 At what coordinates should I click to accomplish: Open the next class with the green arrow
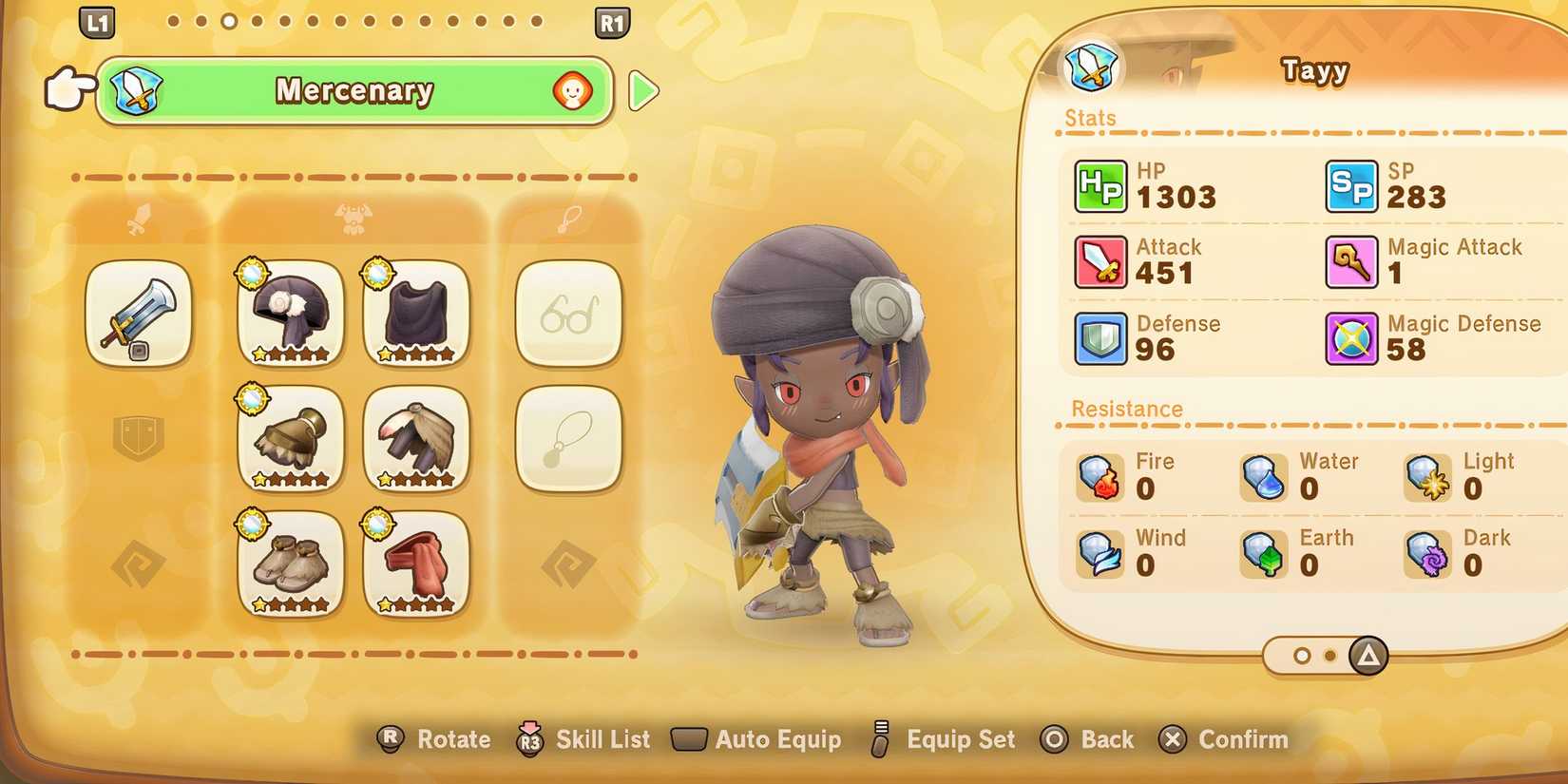644,92
